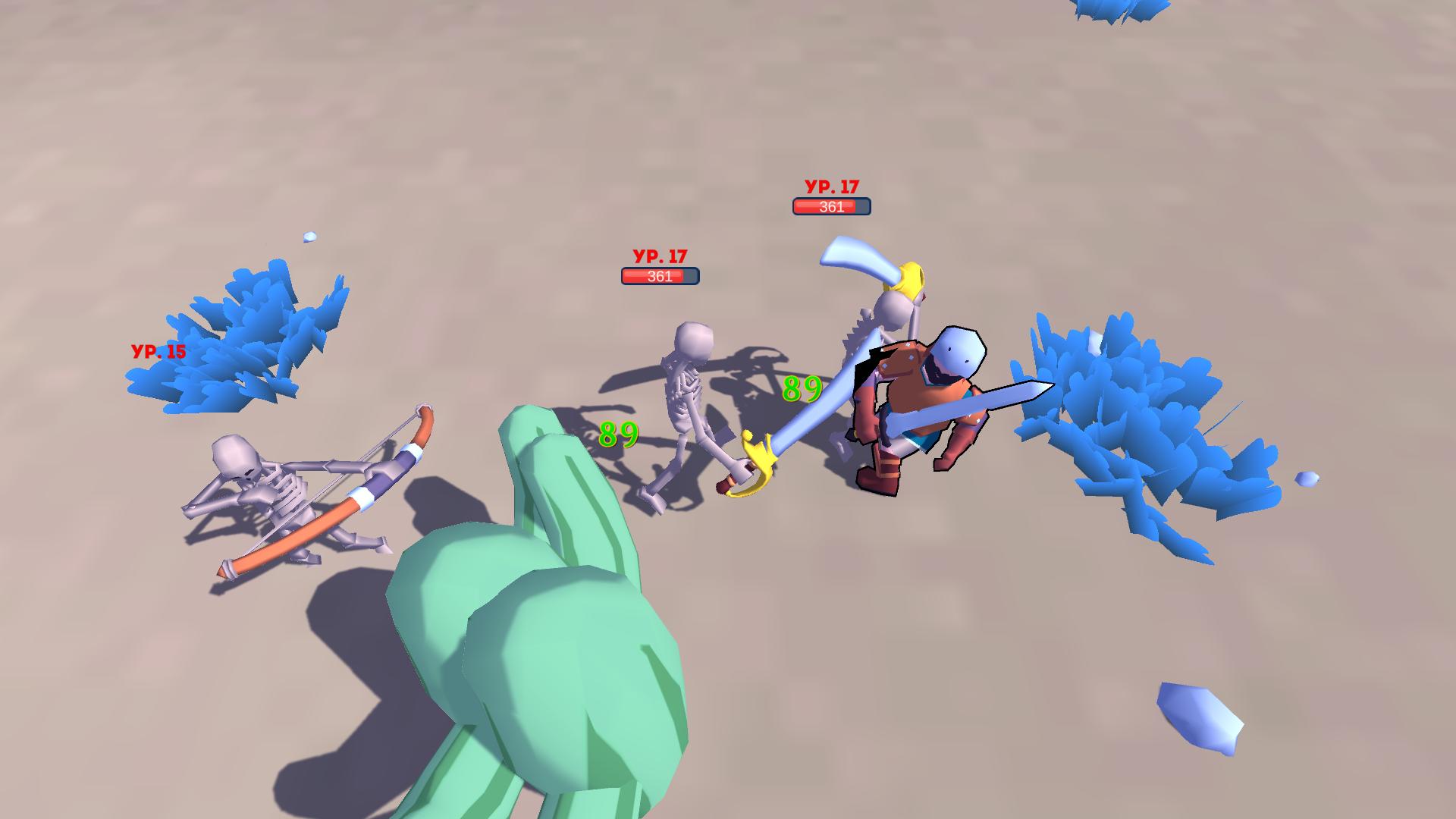The image size is (1456, 819).
Task: Click the health bar showing 361 on the left
Action: (x=659, y=277)
